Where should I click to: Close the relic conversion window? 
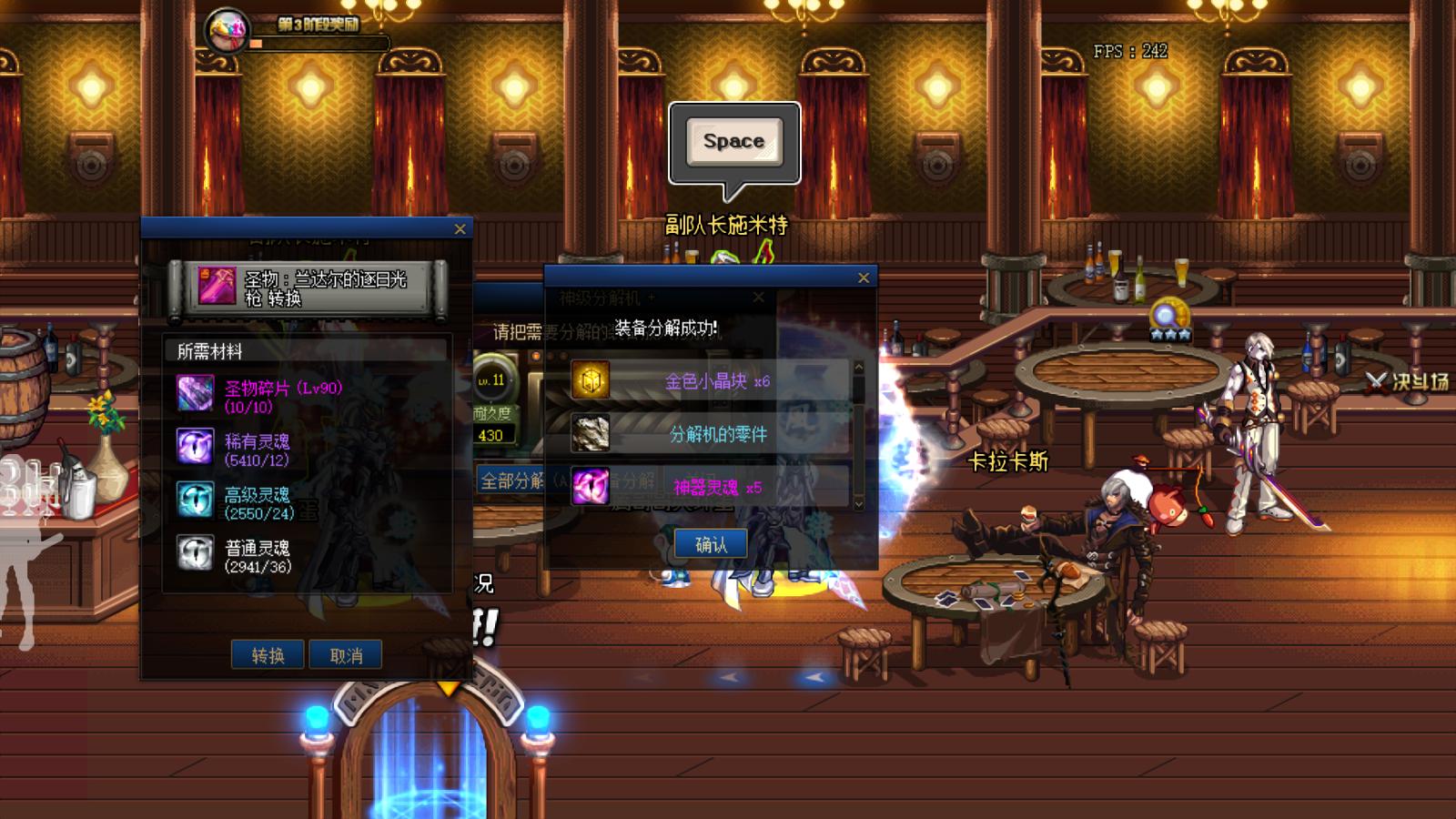pos(460,229)
